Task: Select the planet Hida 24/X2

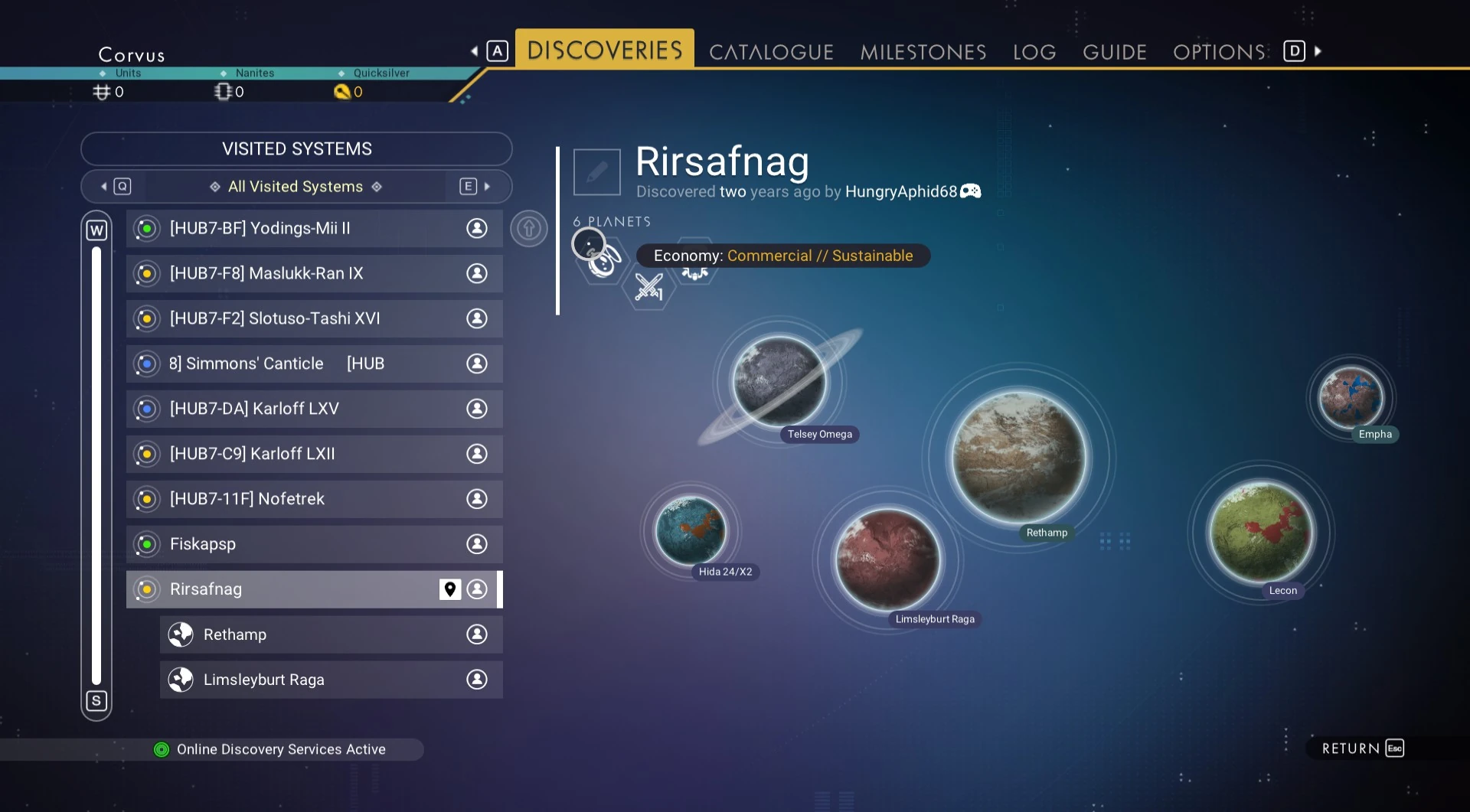Action: (x=691, y=530)
